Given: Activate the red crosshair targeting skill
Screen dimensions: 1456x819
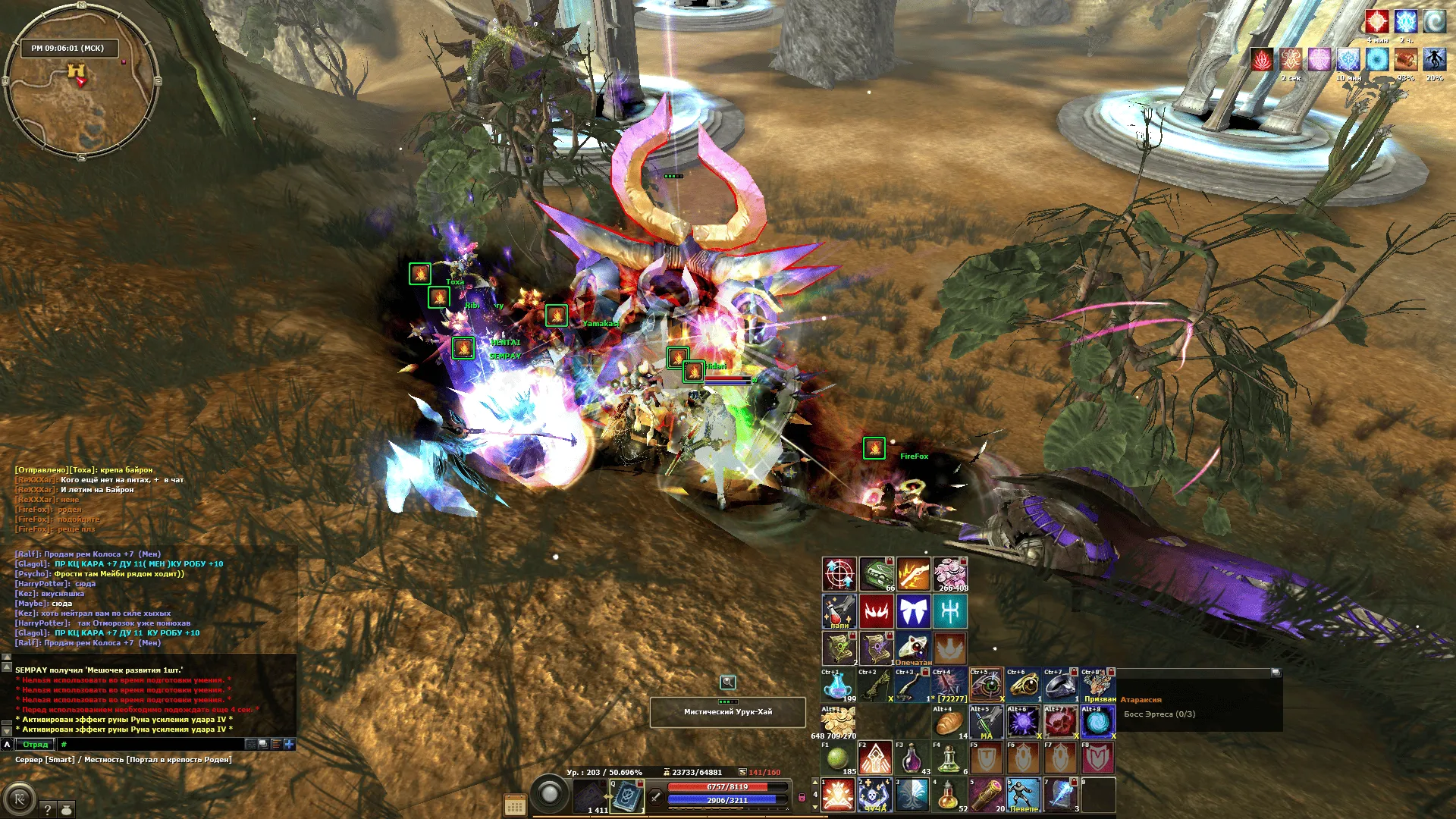Looking at the screenshot, I should (839, 574).
